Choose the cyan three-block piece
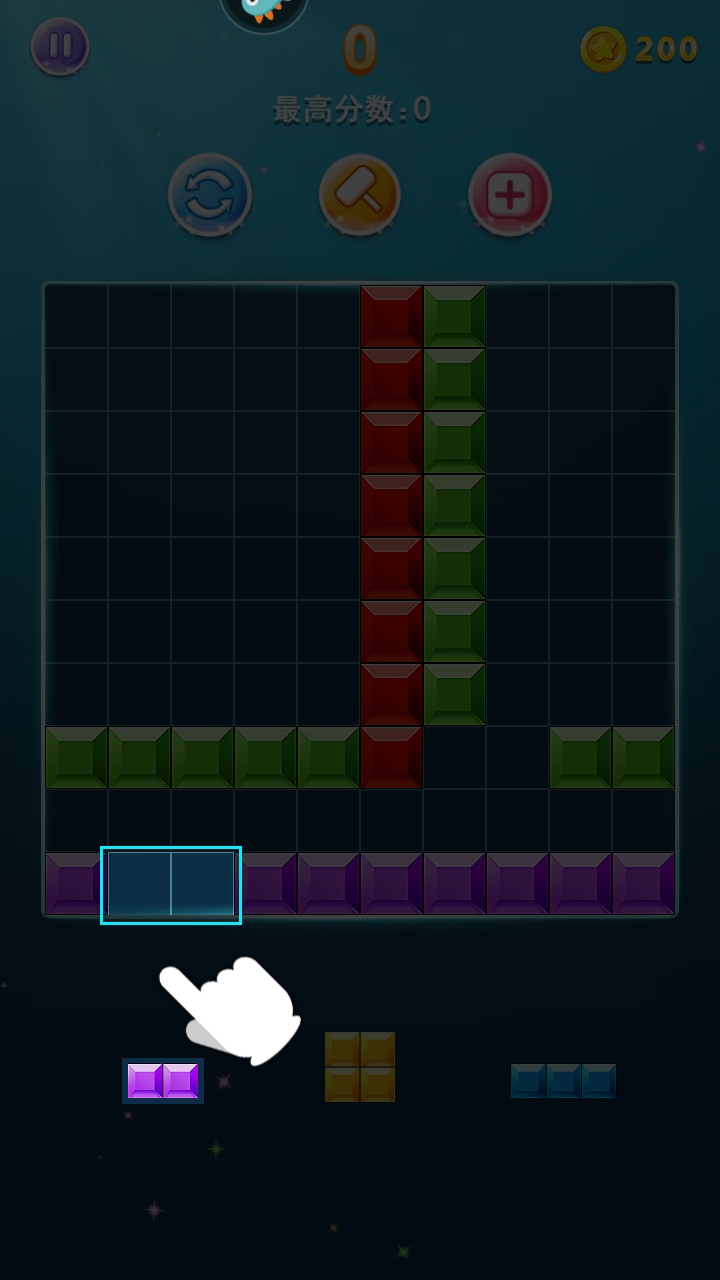 click(x=563, y=1081)
